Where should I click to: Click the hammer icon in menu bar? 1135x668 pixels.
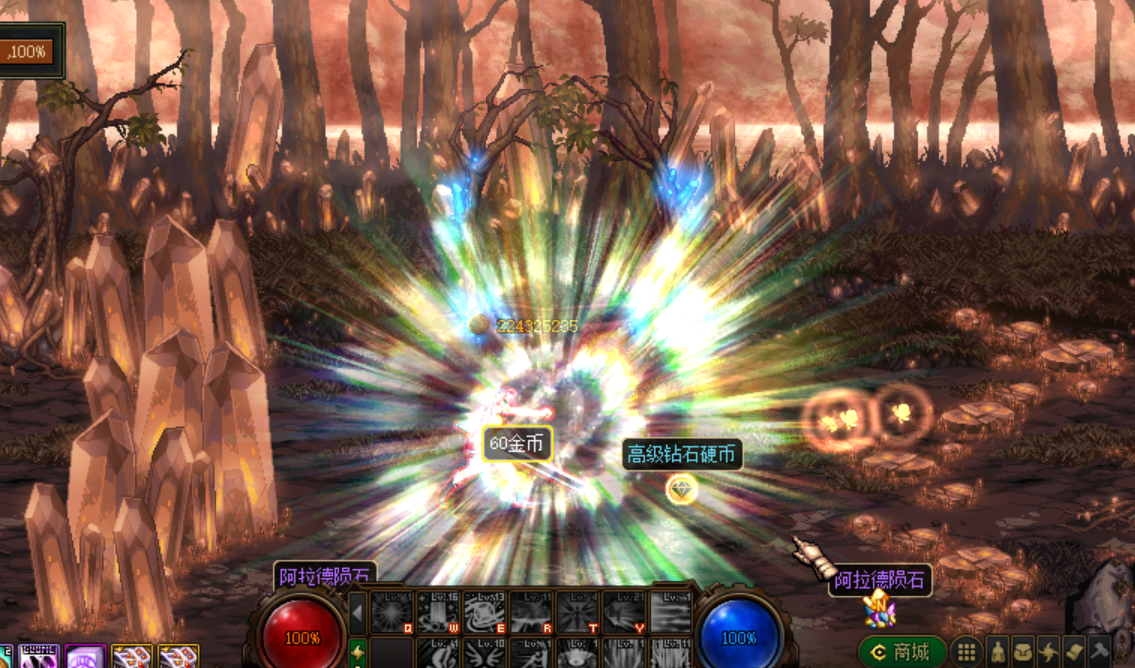(x=1100, y=652)
